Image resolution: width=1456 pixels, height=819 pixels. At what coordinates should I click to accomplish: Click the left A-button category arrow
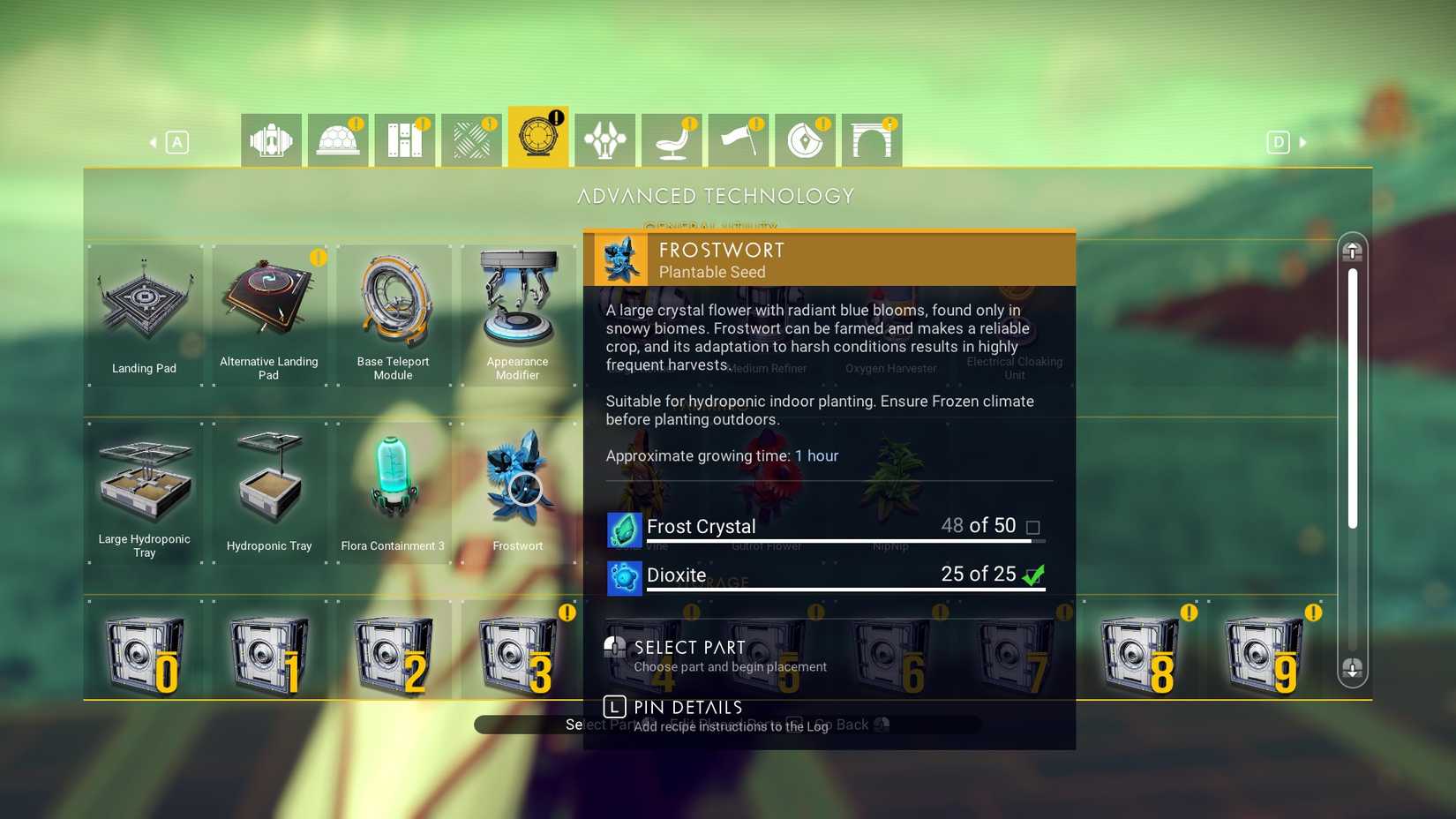[177, 141]
